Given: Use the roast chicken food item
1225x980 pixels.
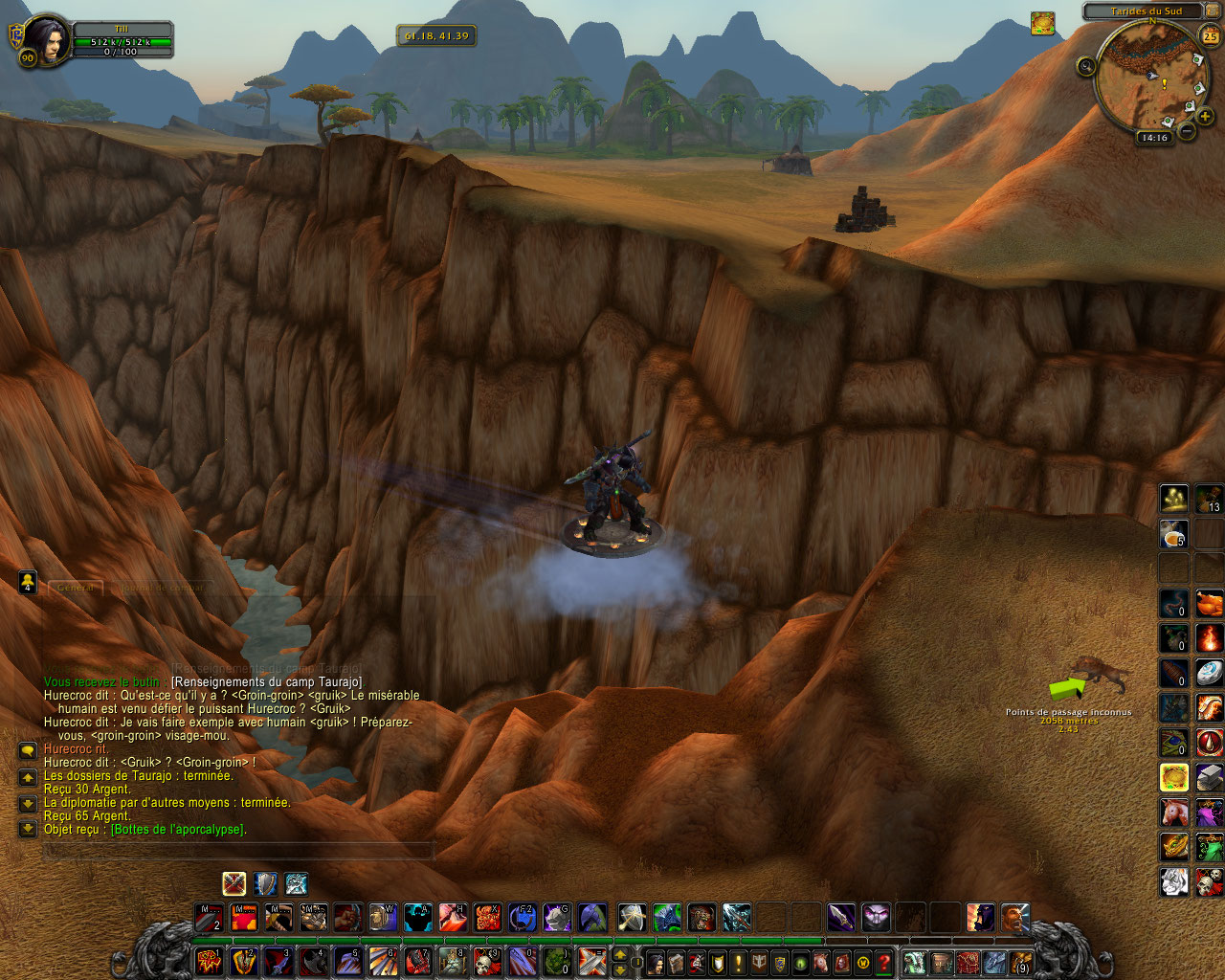Looking at the screenshot, I should [x=1209, y=604].
